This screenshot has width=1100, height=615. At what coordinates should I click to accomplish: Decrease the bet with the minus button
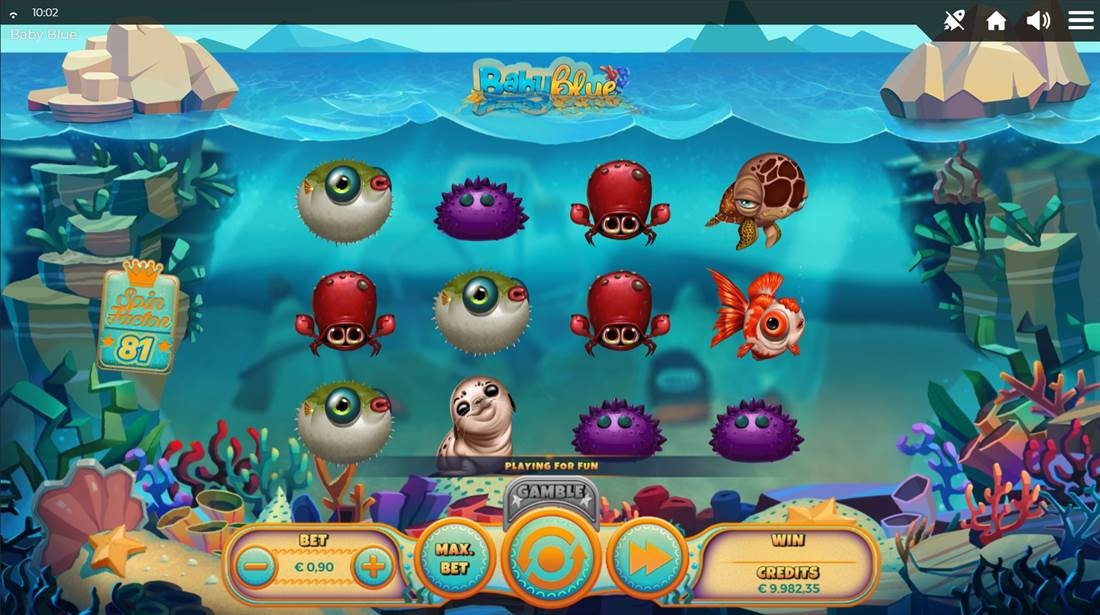pyautogui.click(x=257, y=567)
